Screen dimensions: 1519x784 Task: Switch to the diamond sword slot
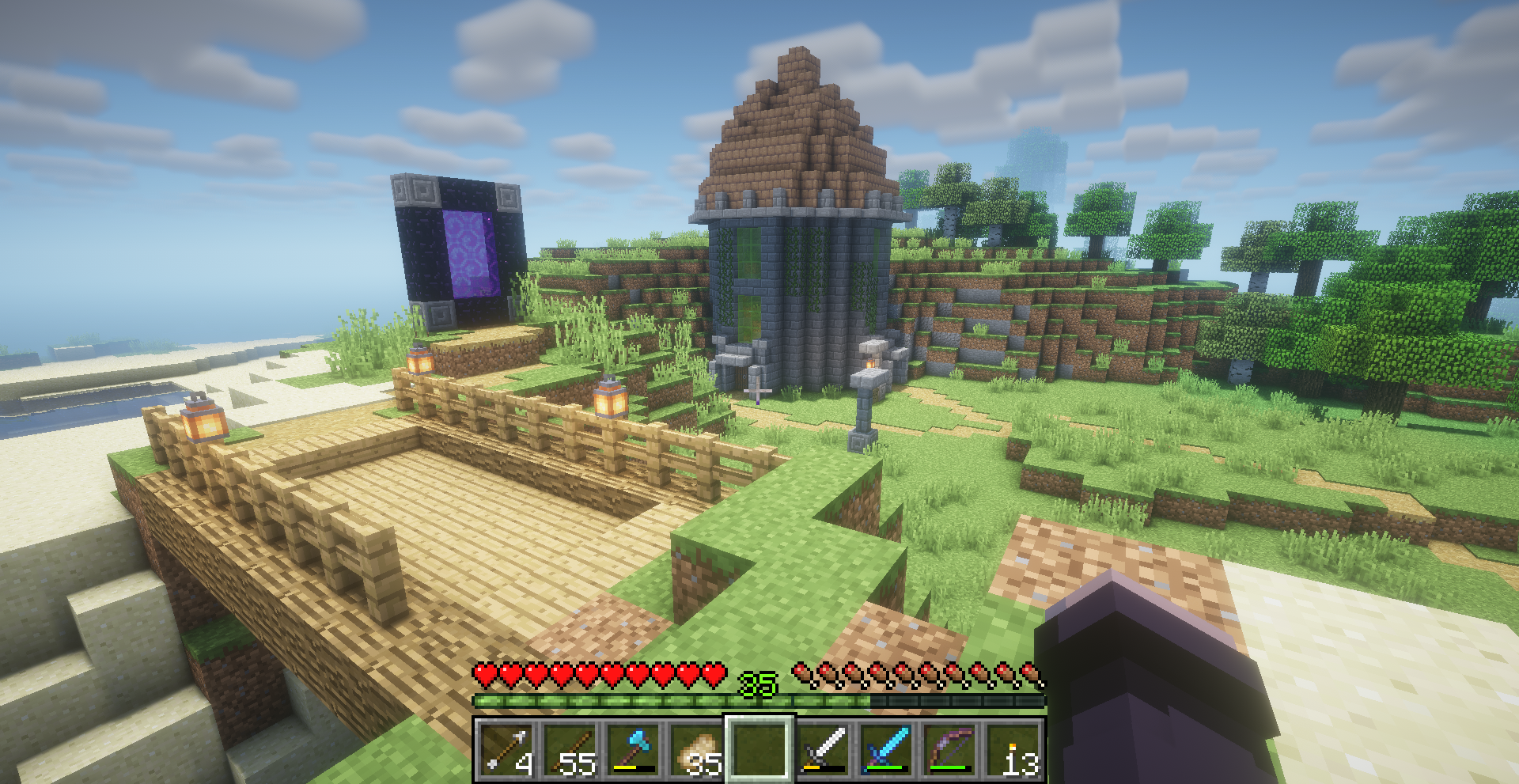tap(886, 748)
